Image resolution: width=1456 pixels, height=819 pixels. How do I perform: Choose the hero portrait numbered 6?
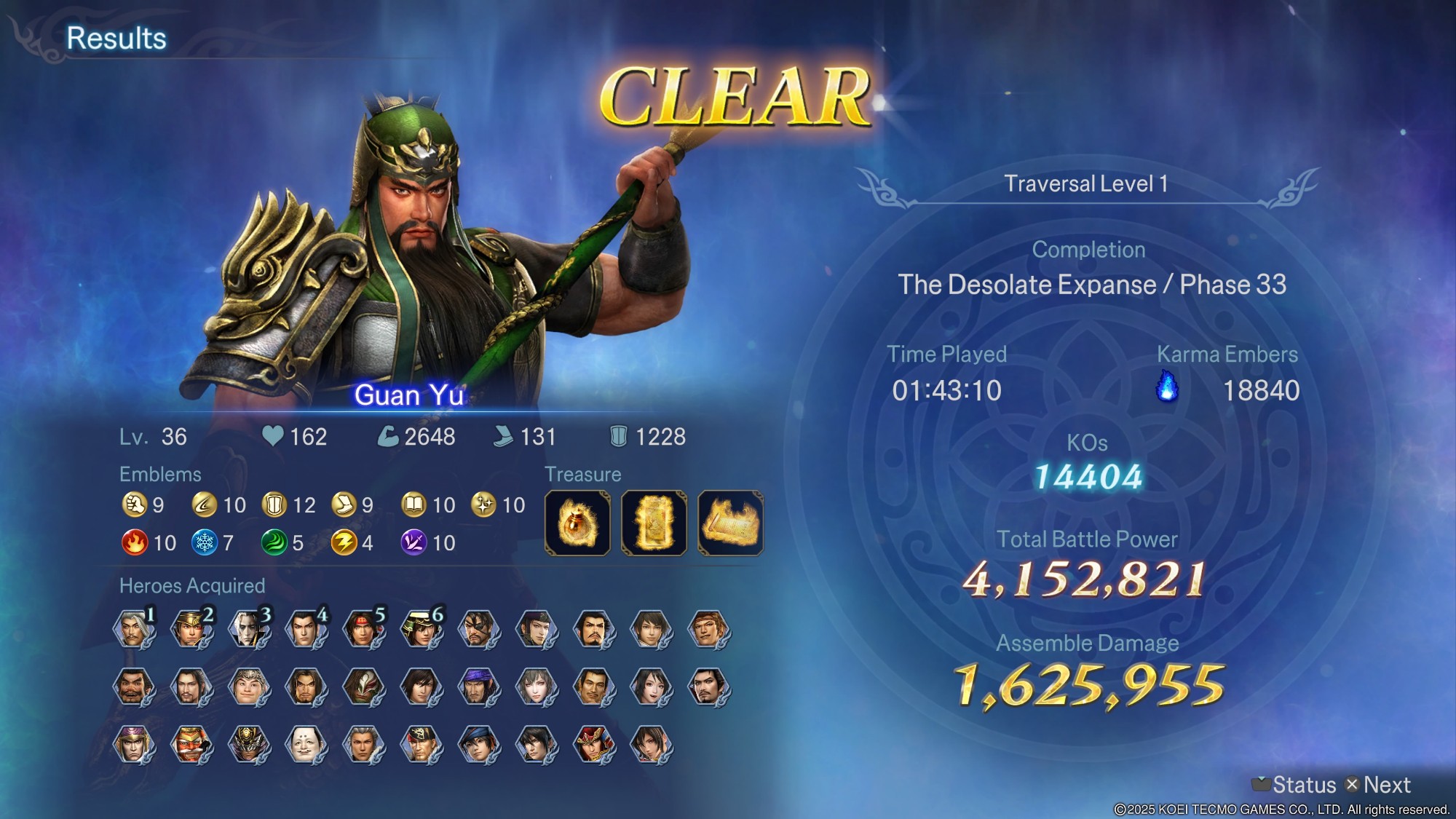pyautogui.click(x=421, y=629)
